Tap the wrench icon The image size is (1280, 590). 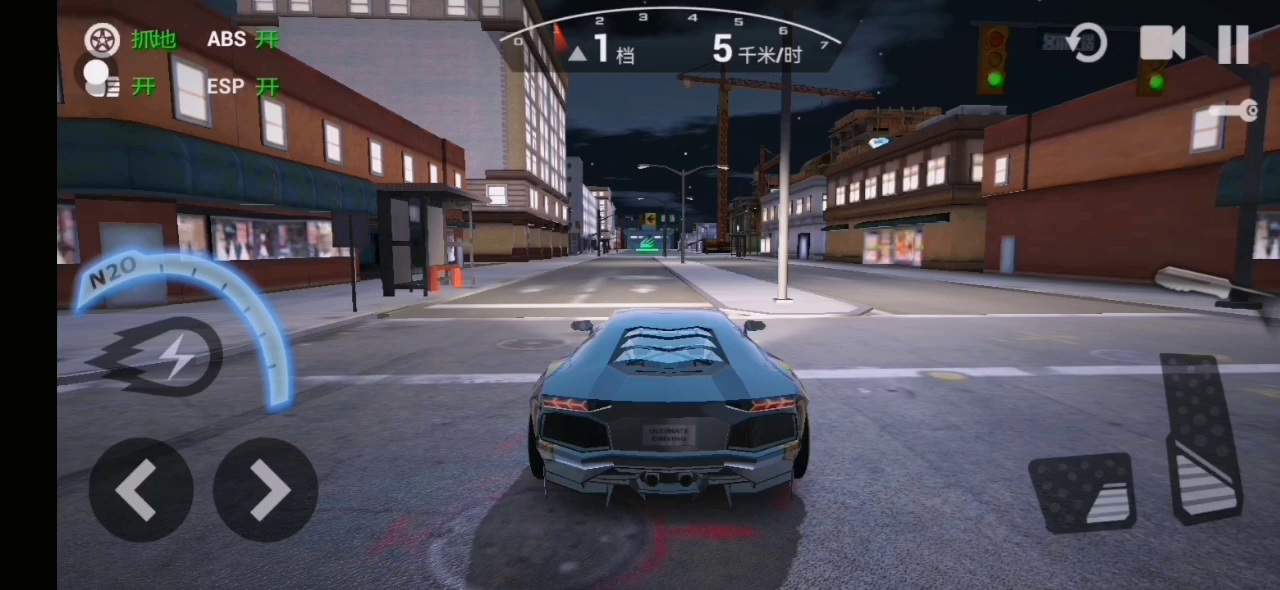(x=1235, y=111)
